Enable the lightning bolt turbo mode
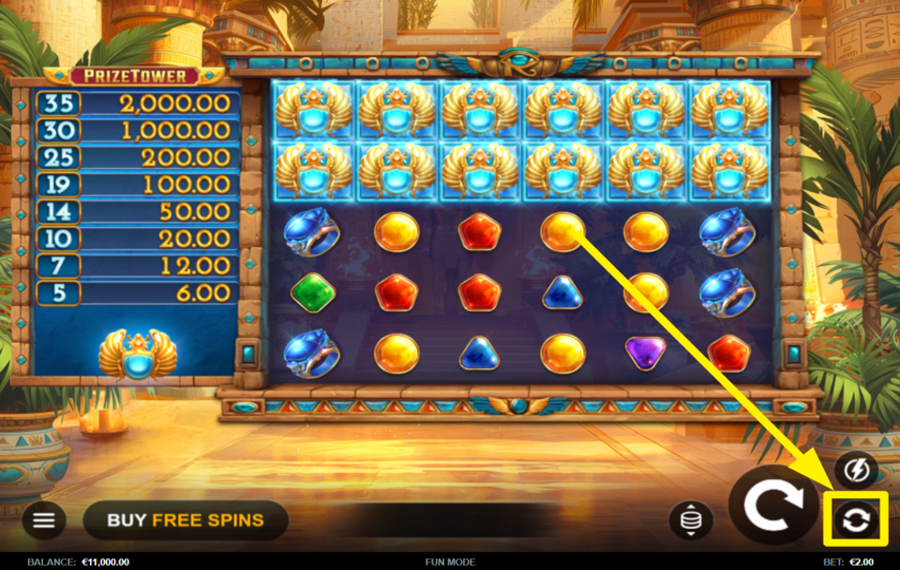The width and height of the screenshot is (900, 570). click(x=856, y=468)
